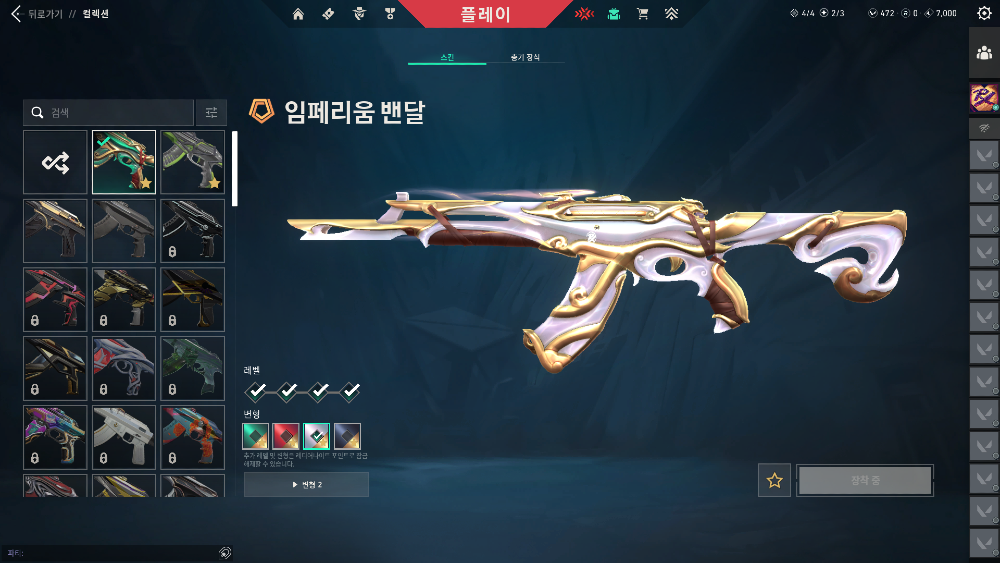Click the 장착 중 equip button

[x=865, y=480]
